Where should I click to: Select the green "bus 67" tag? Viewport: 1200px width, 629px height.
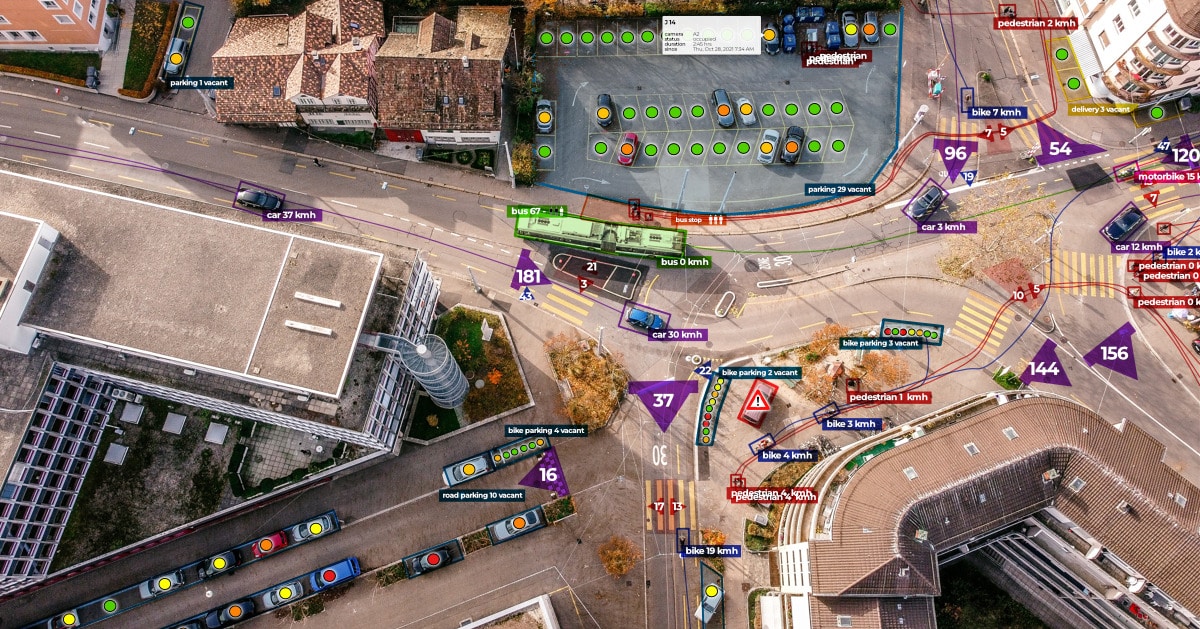[539, 211]
